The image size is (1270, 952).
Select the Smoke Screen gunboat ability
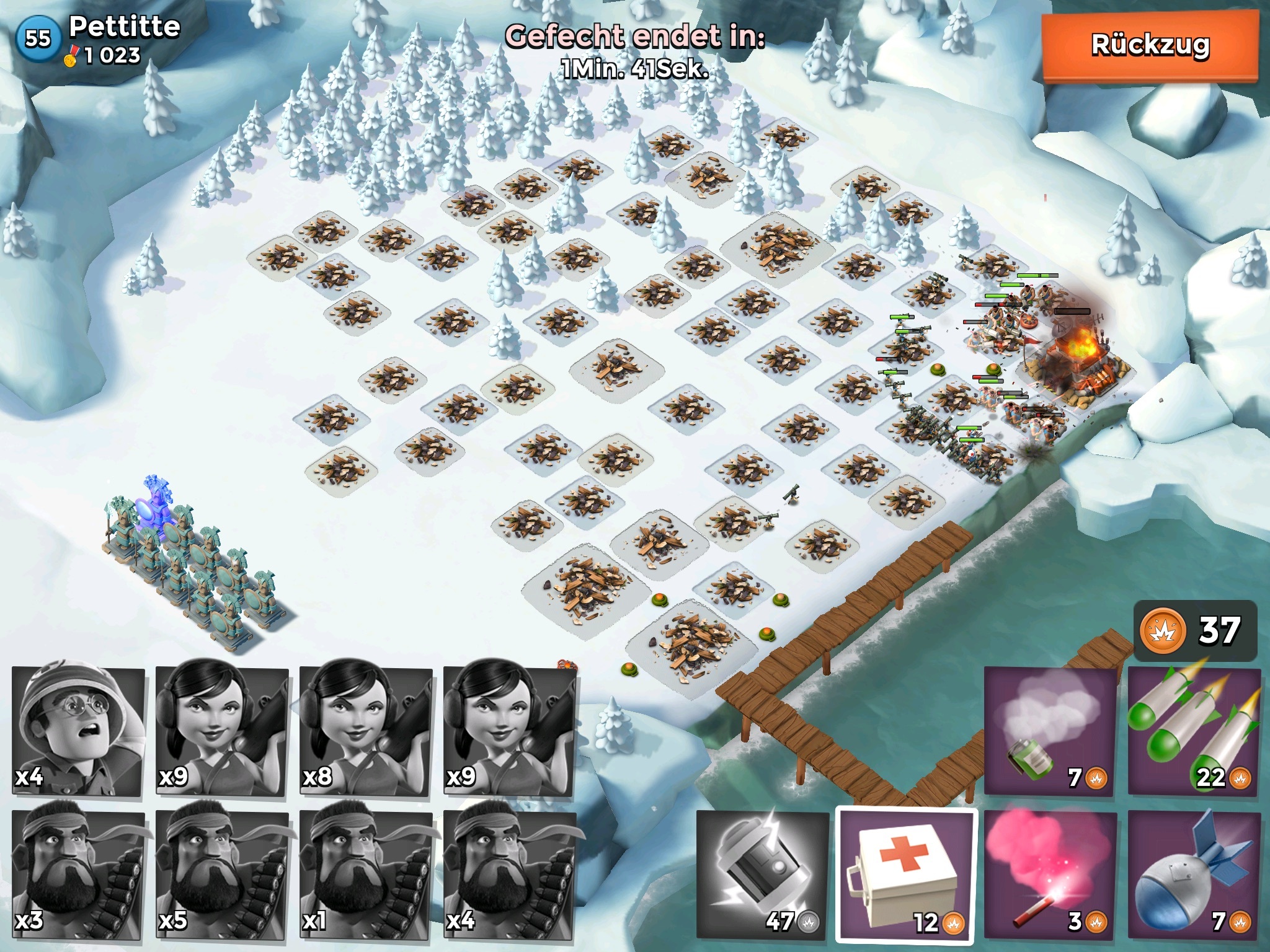click(x=1050, y=731)
